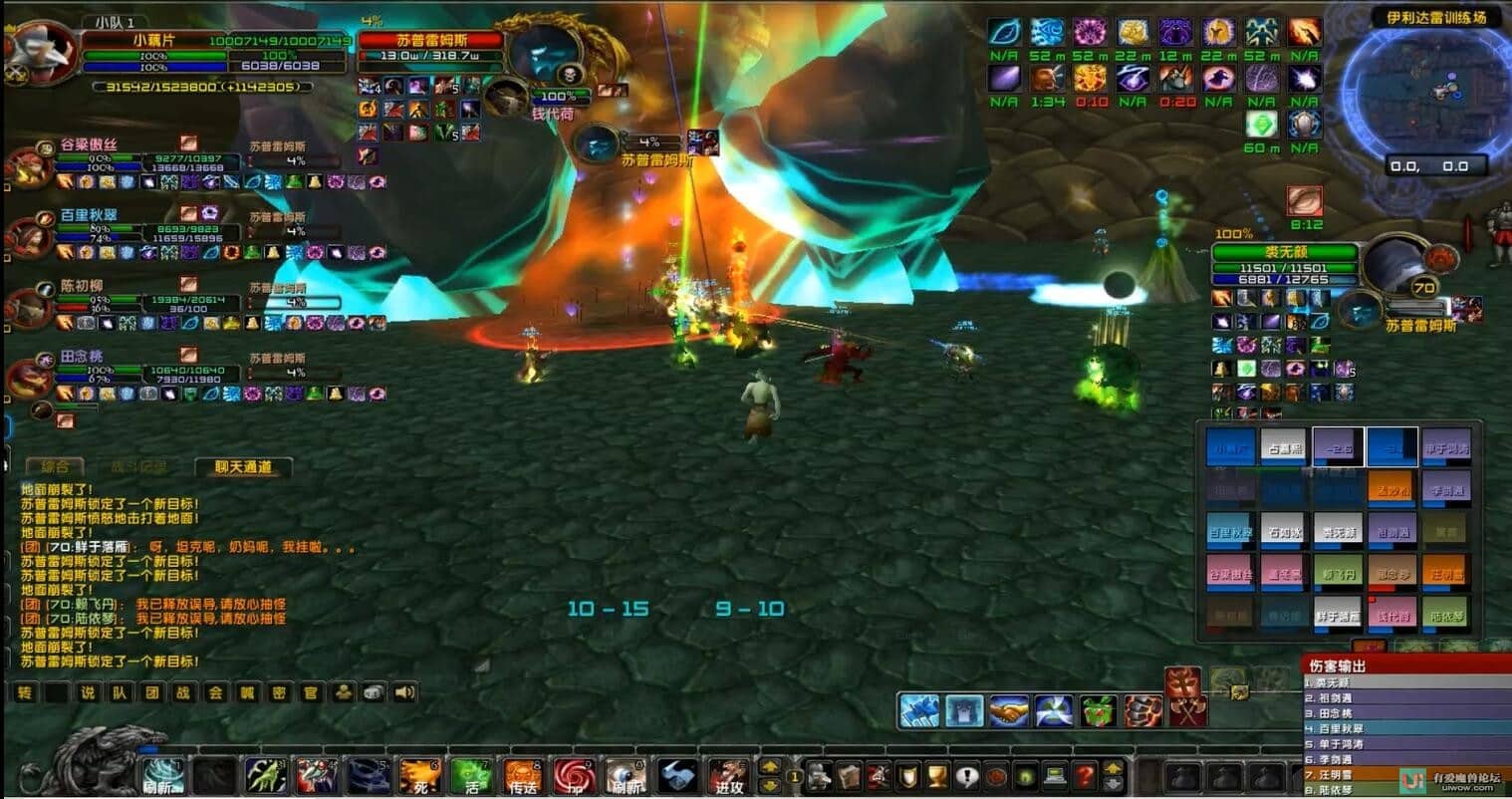This screenshot has width=1512, height=799.
Task: Switch to the 综合 chat tab
Action: click(55, 466)
